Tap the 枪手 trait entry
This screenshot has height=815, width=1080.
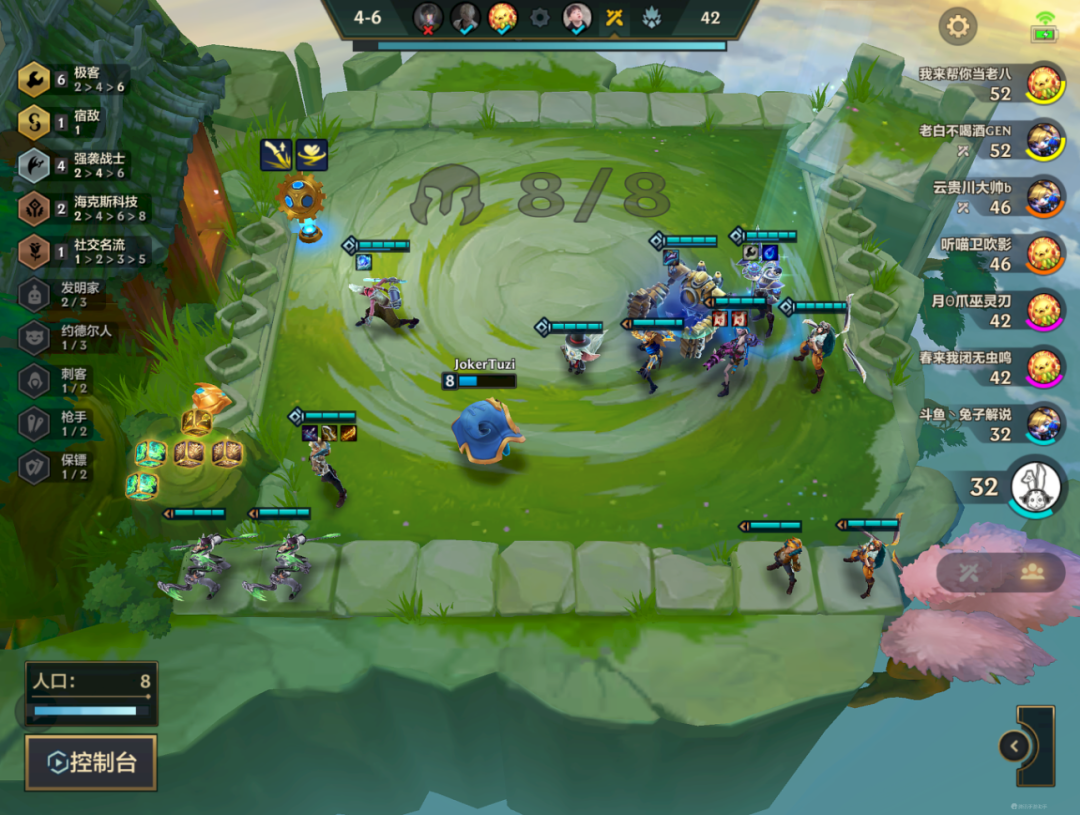click(x=68, y=423)
